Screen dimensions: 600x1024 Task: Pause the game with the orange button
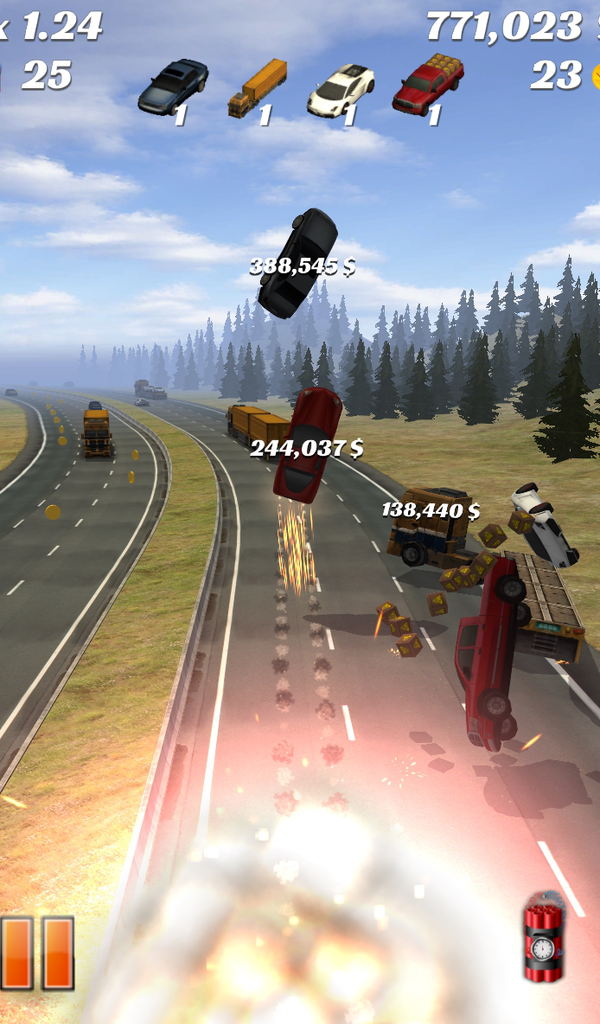click(37, 952)
